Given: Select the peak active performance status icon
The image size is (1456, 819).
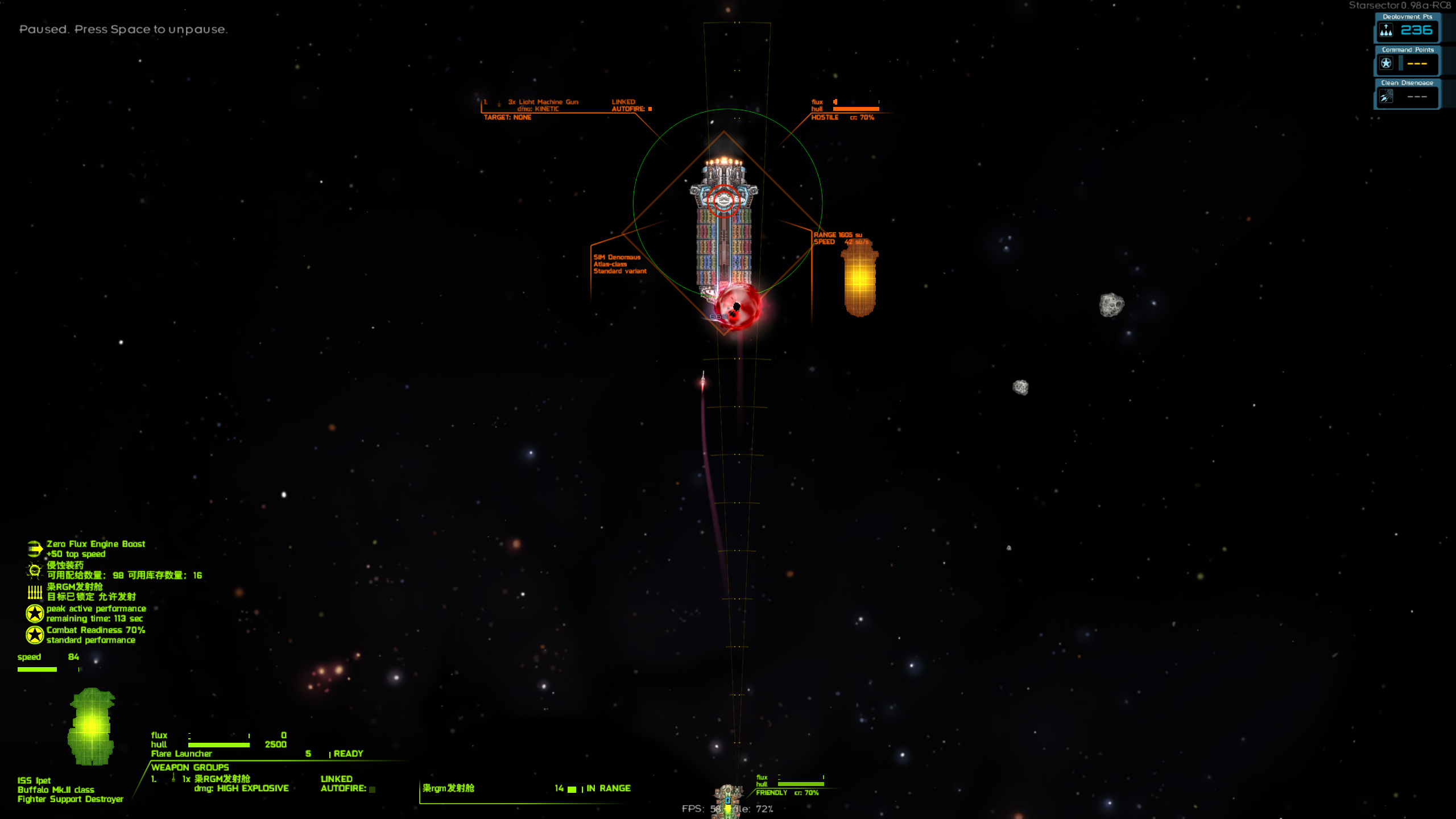Looking at the screenshot, I should pos(34,613).
